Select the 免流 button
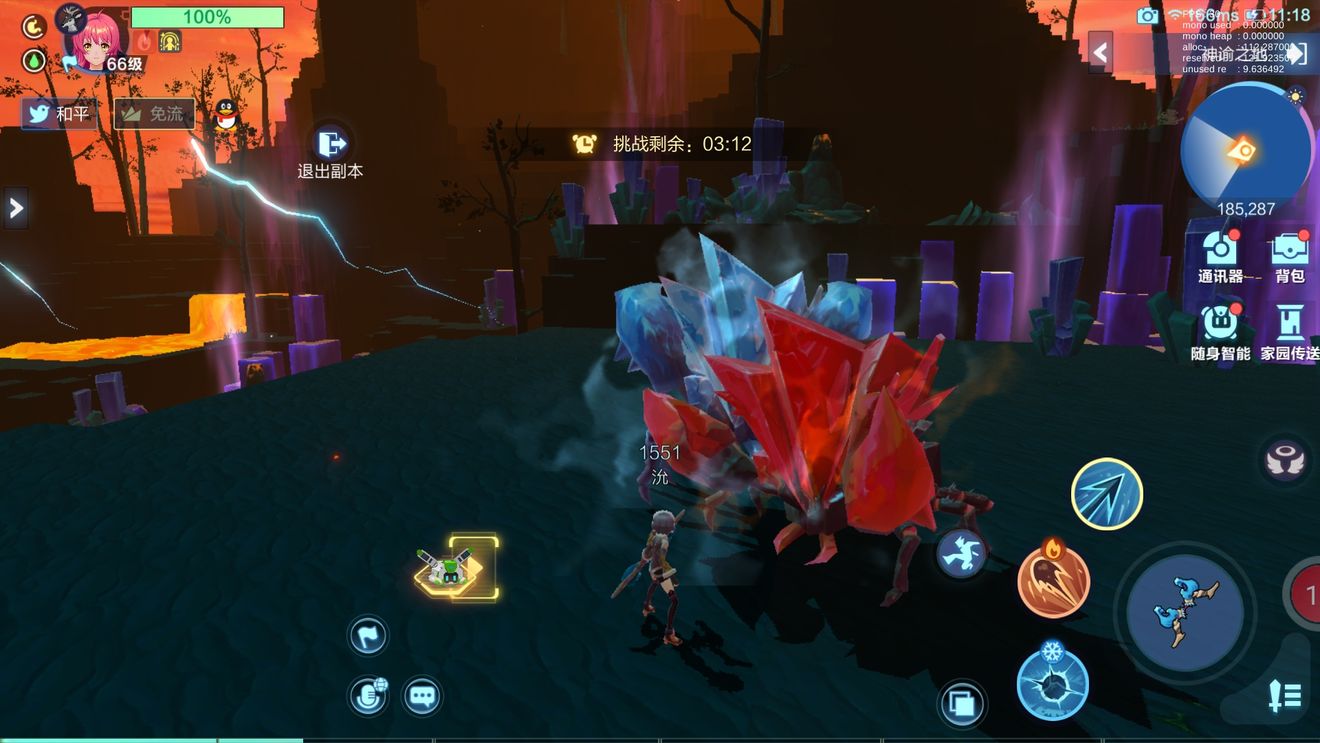Image resolution: width=1320 pixels, height=743 pixels. (154, 114)
